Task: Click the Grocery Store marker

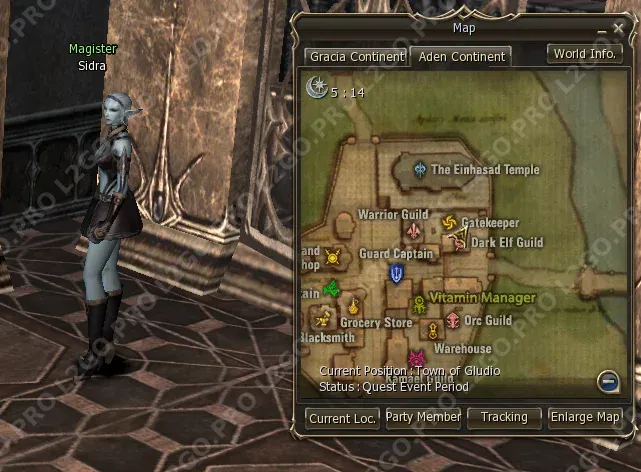Action: tap(354, 307)
